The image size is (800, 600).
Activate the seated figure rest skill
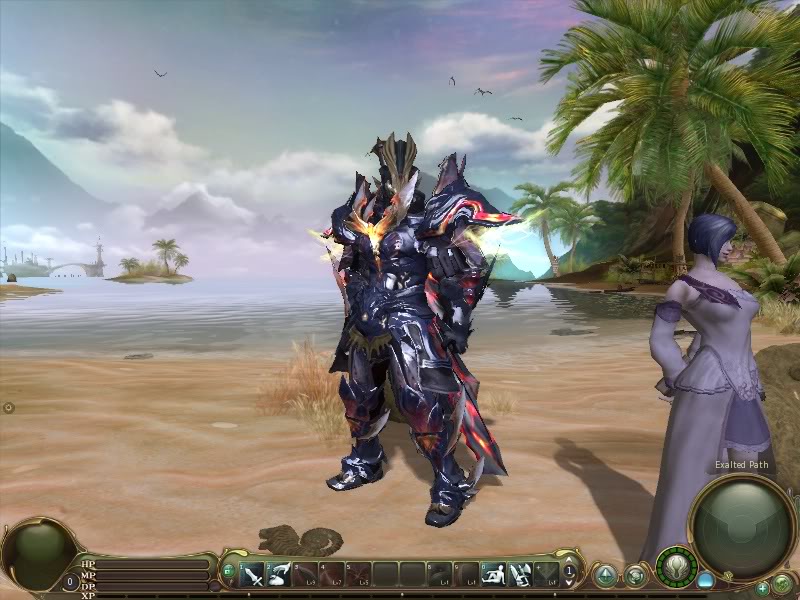click(x=493, y=574)
